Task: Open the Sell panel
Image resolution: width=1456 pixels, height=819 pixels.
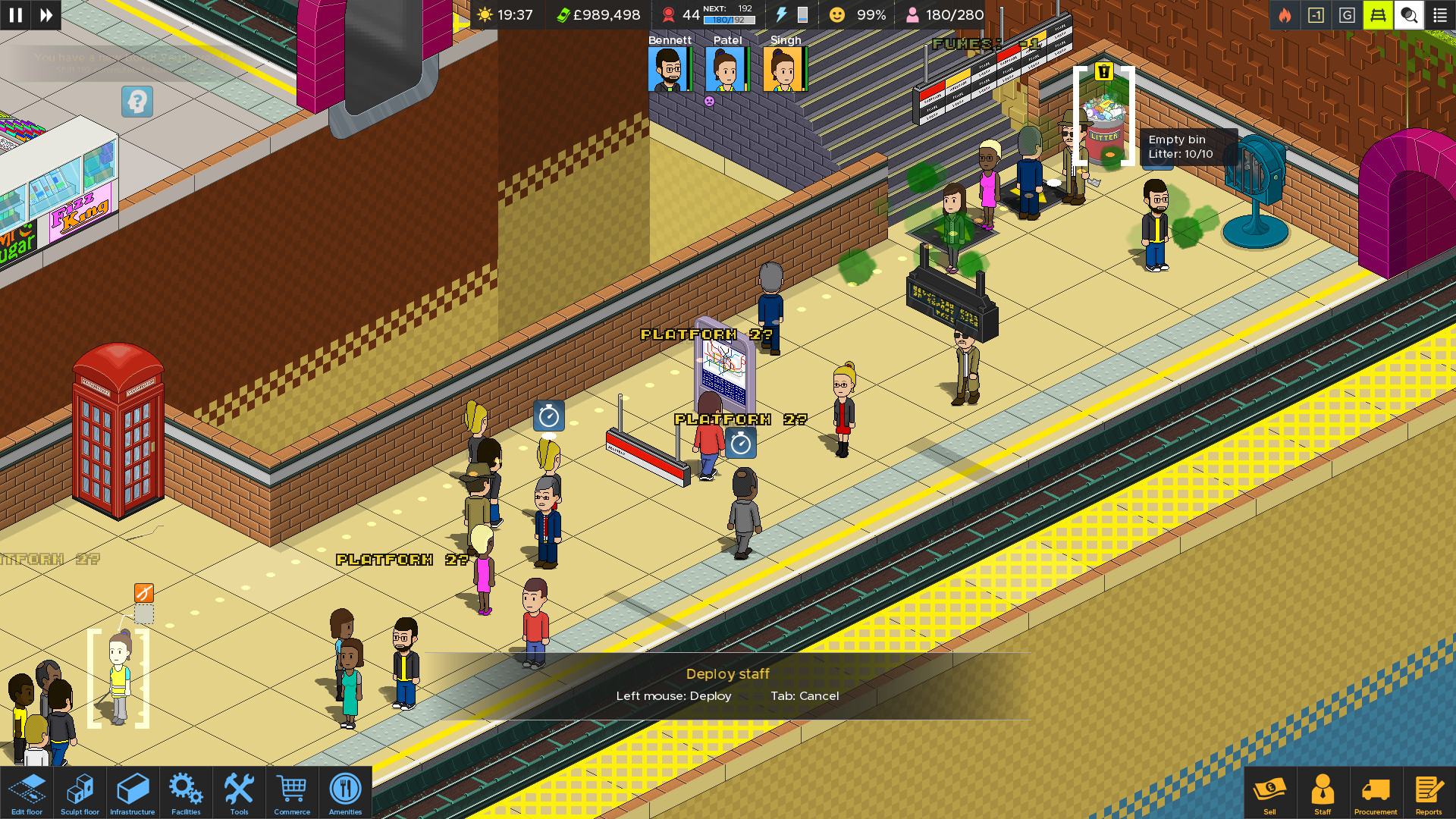Action: (1270, 792)
